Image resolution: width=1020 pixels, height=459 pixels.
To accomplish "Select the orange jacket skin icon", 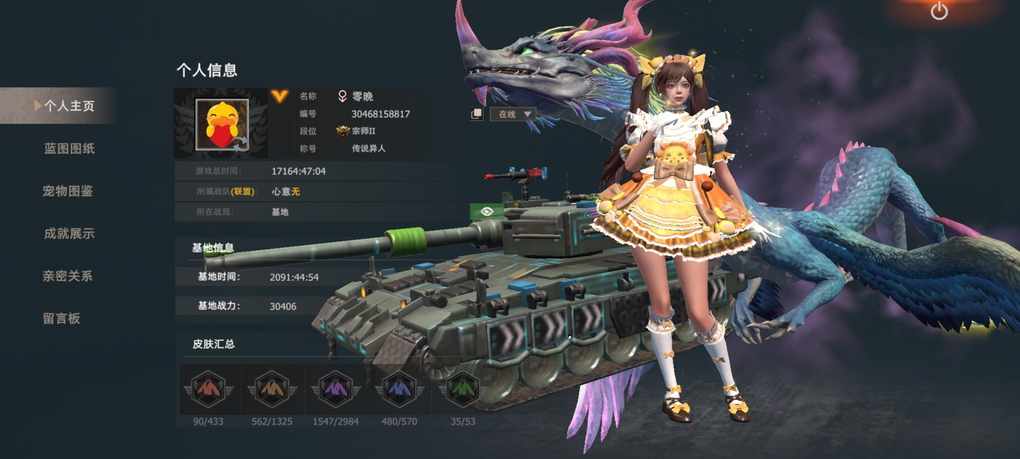I will (x=272, y=388).
